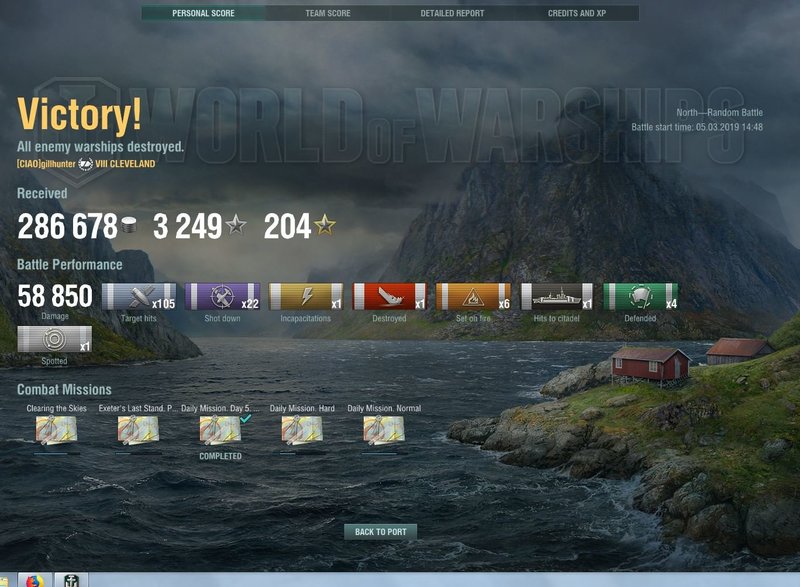Select the Hits to citadel ribbon
800x587 pixels.
click(557, 297)
